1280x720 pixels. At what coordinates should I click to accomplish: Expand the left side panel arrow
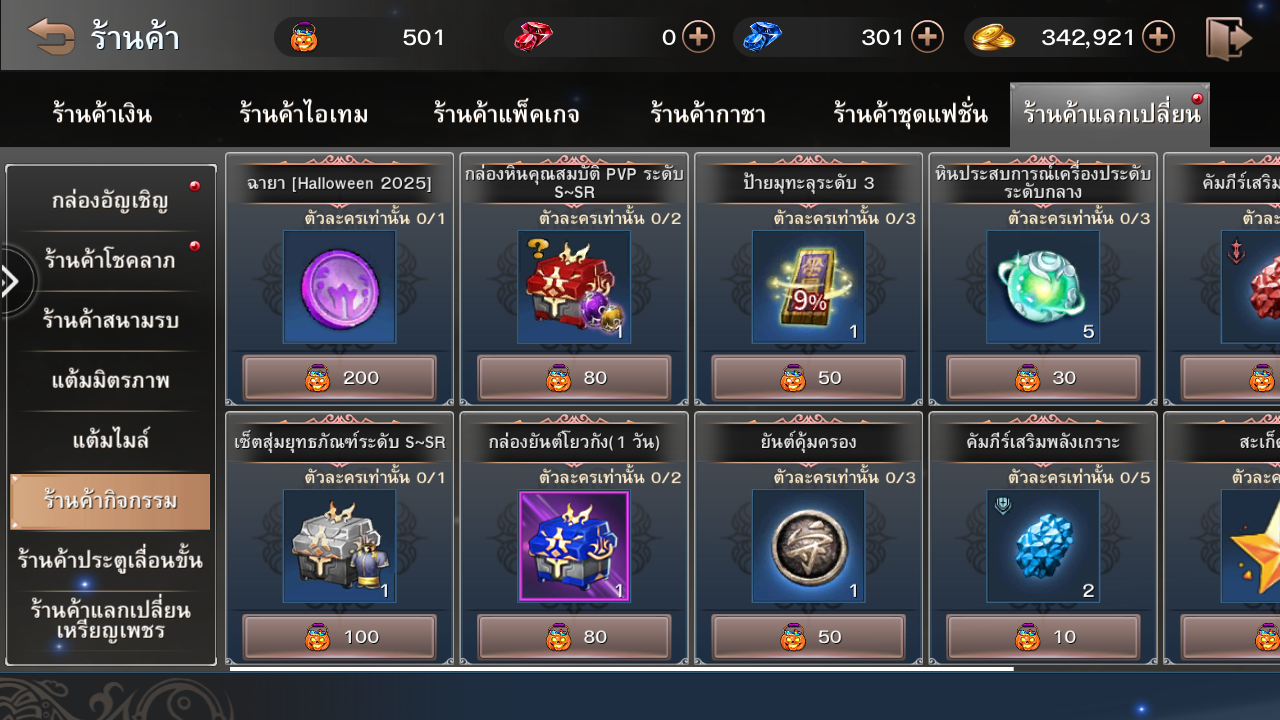(12, 282)
